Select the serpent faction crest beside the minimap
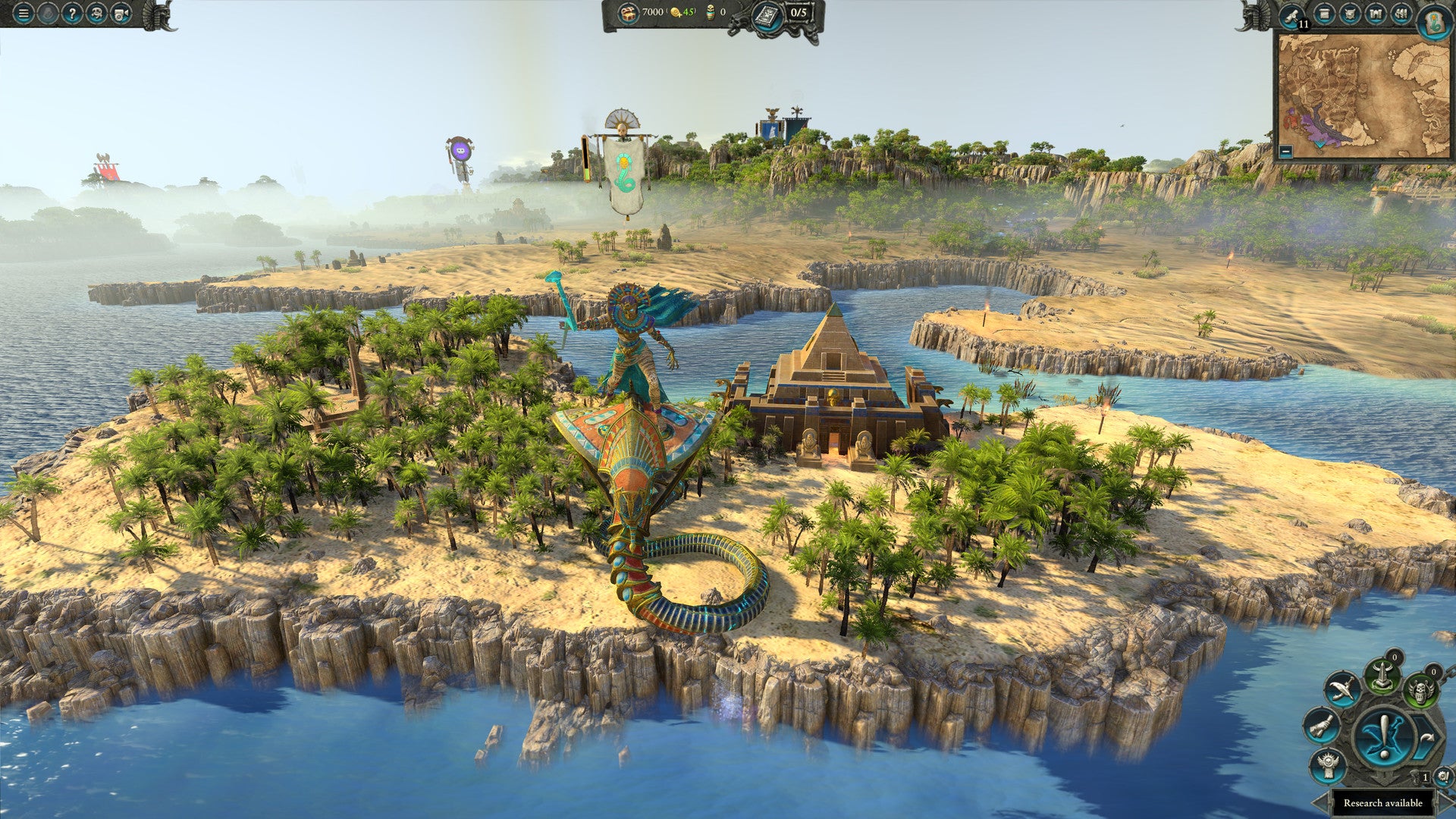Image resolution: width=1456 pixels, height=819 pixels. 1434,22
